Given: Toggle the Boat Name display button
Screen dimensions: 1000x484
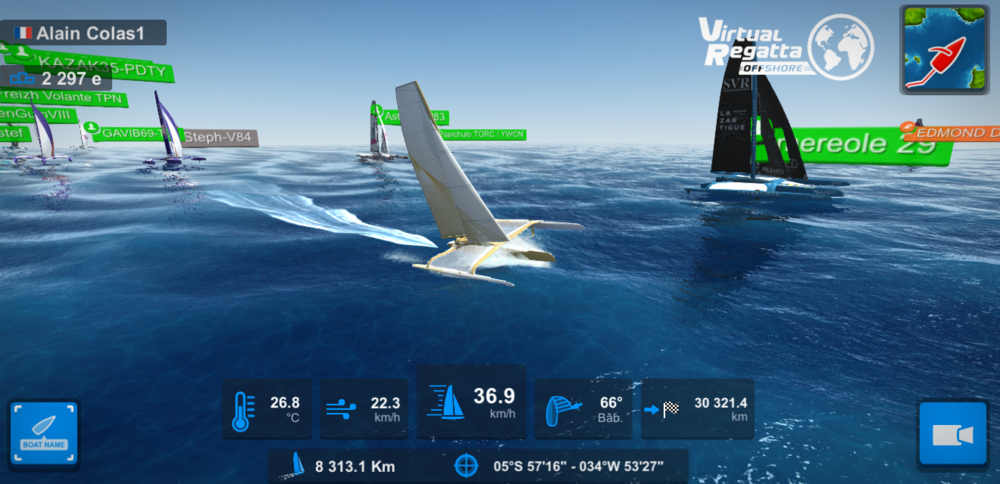Looking at the screenshot, I should pyautogui.click(x=43, y=434).
